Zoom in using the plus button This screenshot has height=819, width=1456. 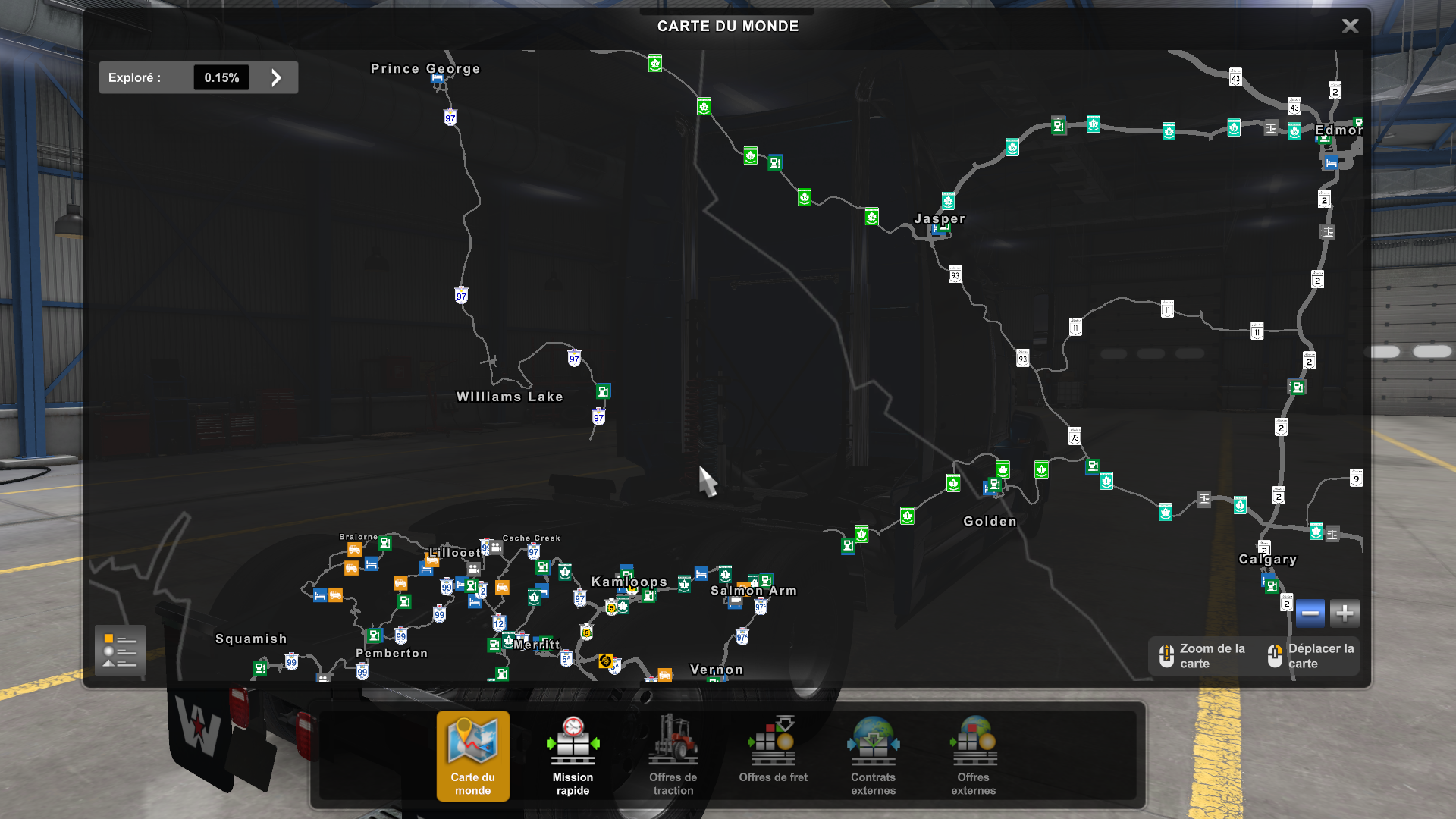(x=1344, y=613)
